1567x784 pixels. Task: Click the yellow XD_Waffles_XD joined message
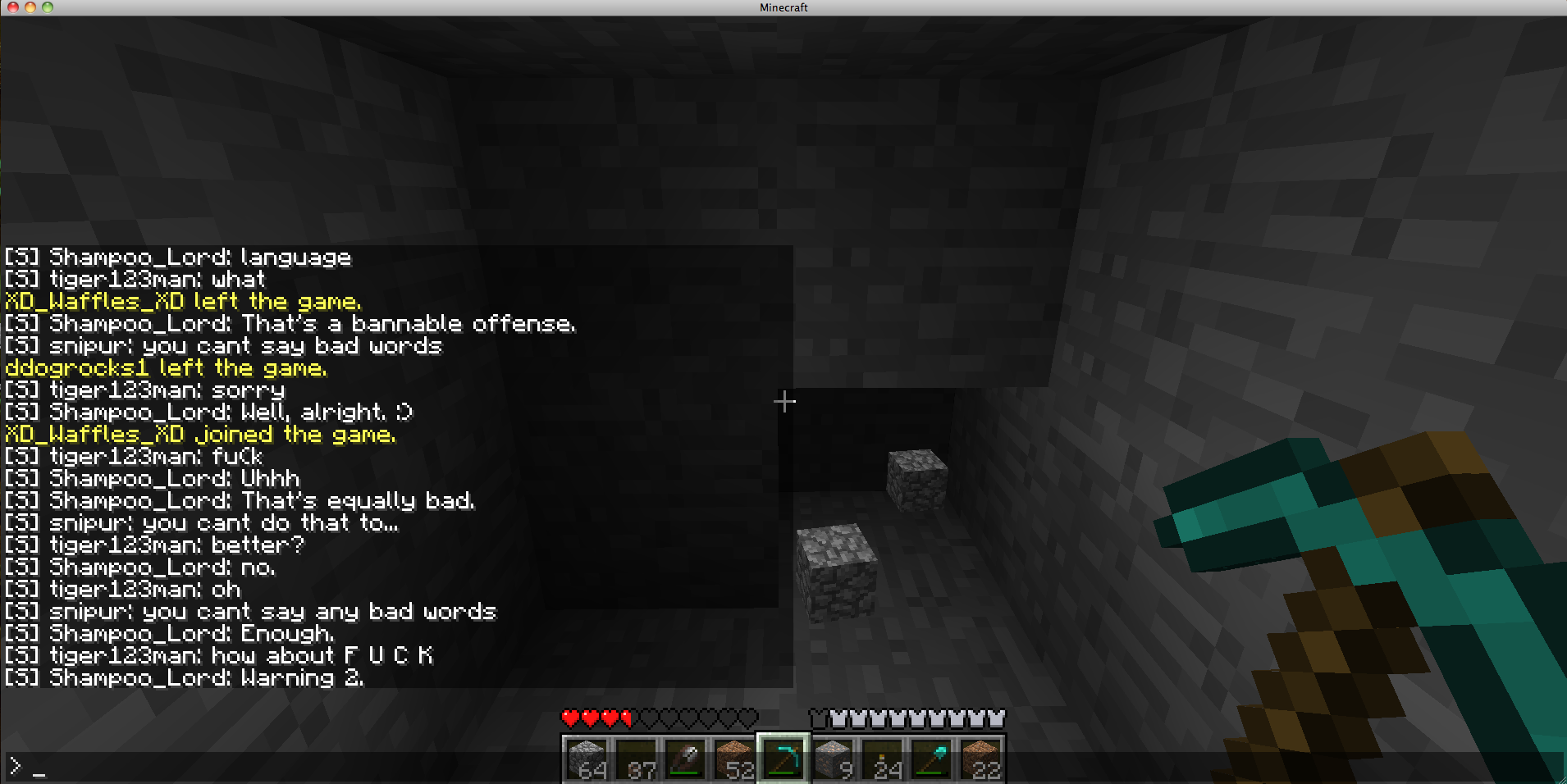point(199,434)
